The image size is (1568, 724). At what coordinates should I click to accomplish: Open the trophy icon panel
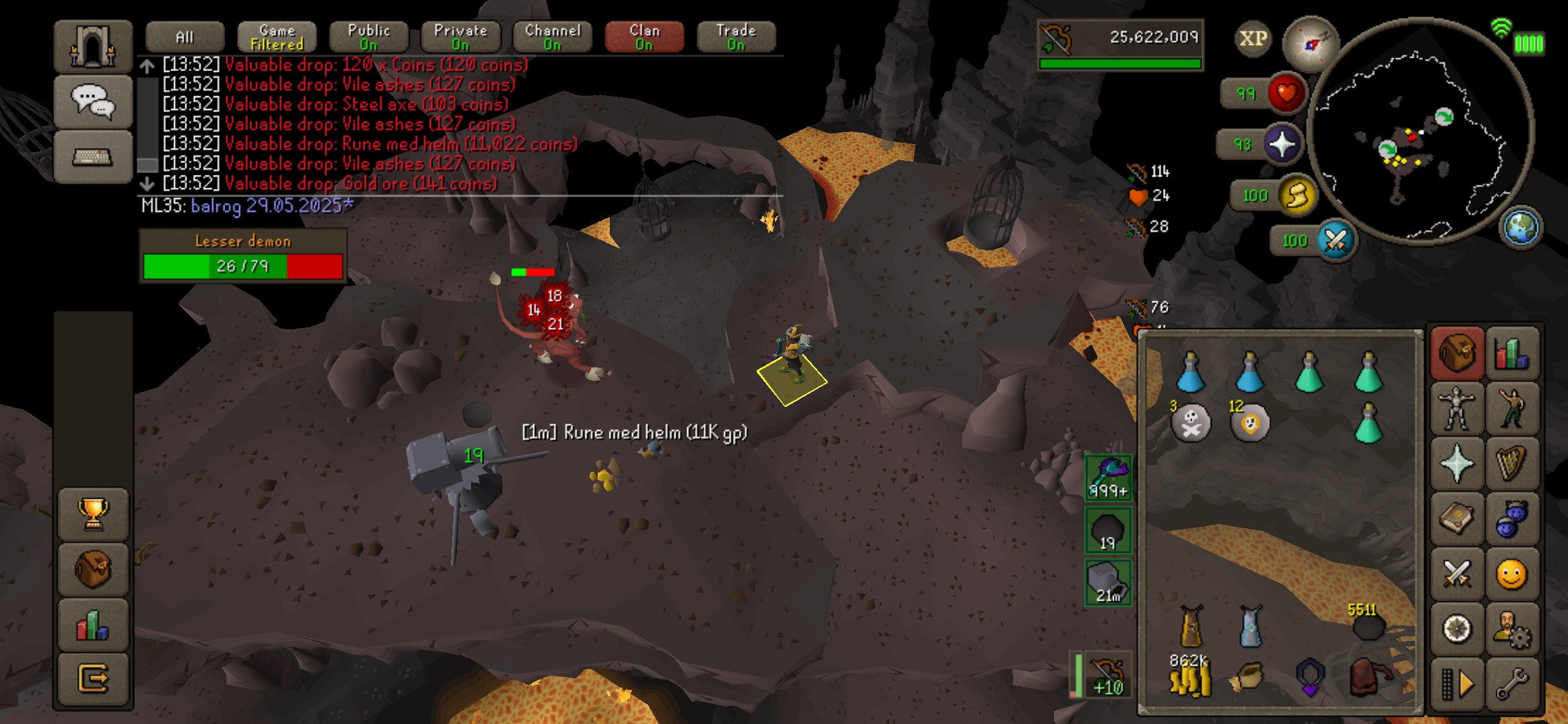(93, 514)
